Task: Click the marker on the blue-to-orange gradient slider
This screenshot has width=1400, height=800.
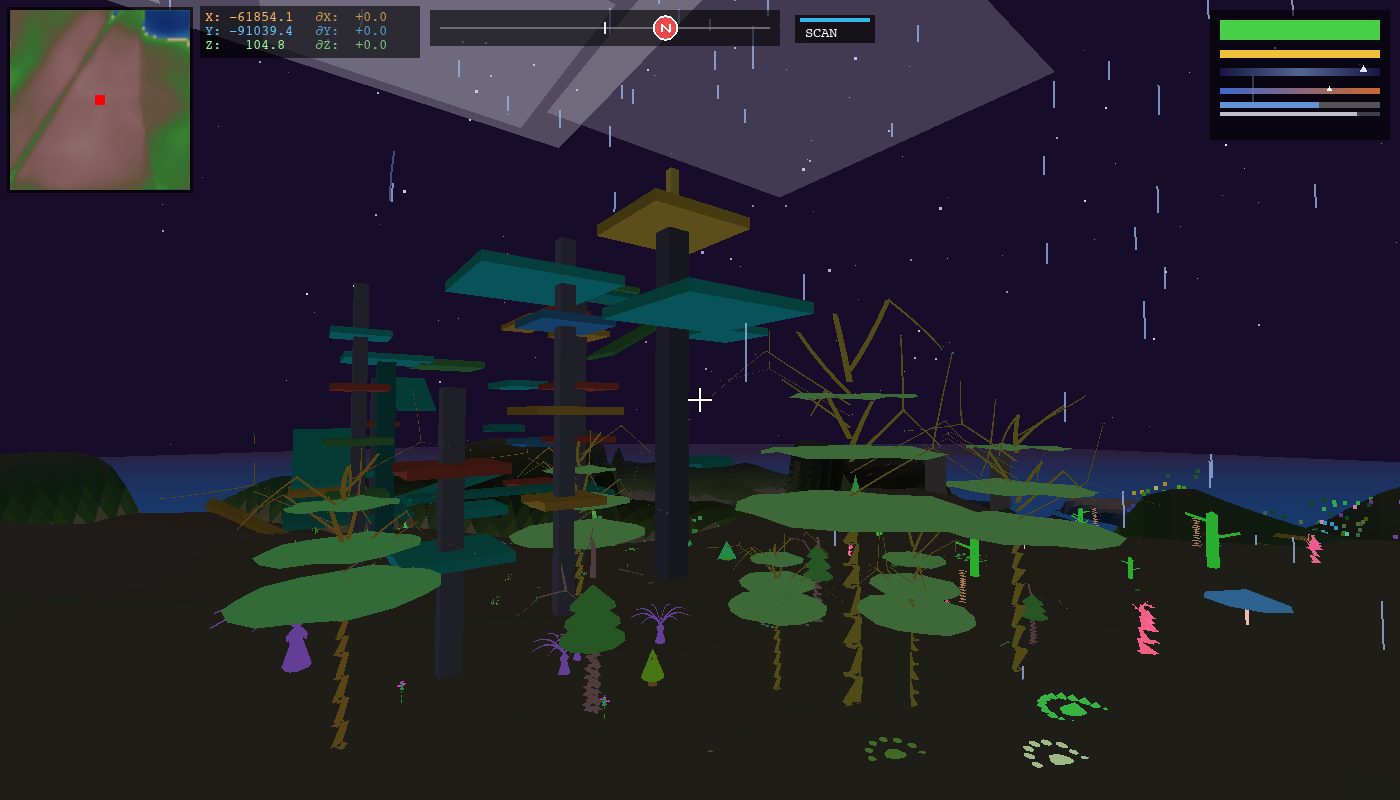Action: click(x=1330, y=89)
